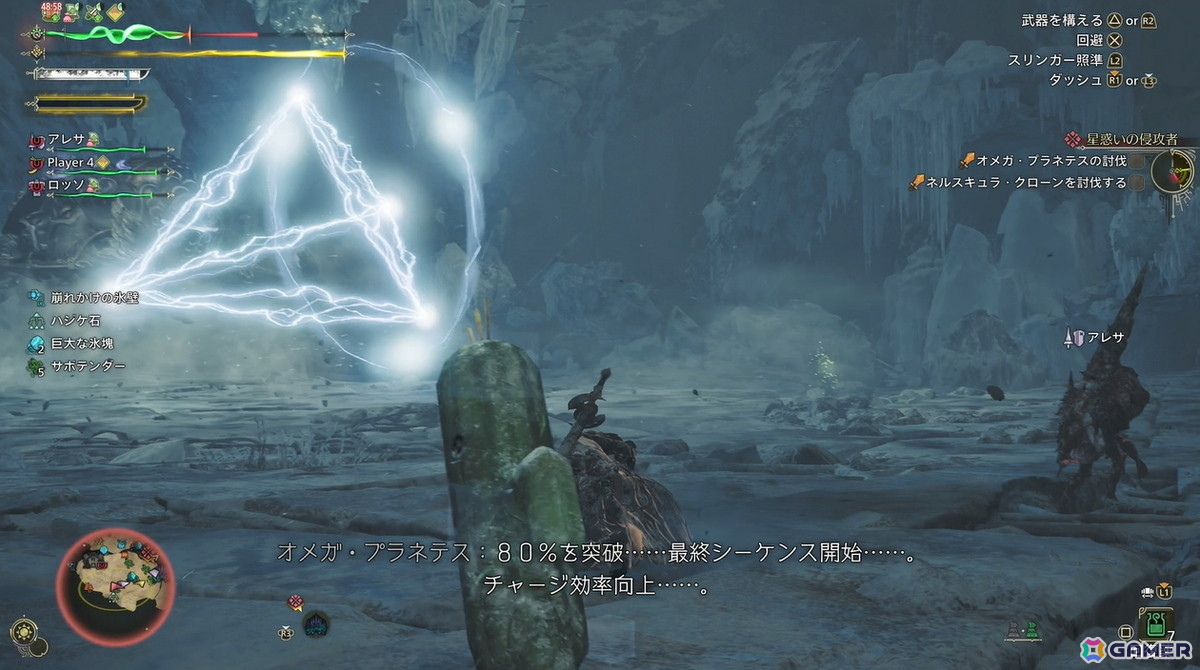Select the サボテンダー entry
1200x670 pixels.
pos(87,366)
